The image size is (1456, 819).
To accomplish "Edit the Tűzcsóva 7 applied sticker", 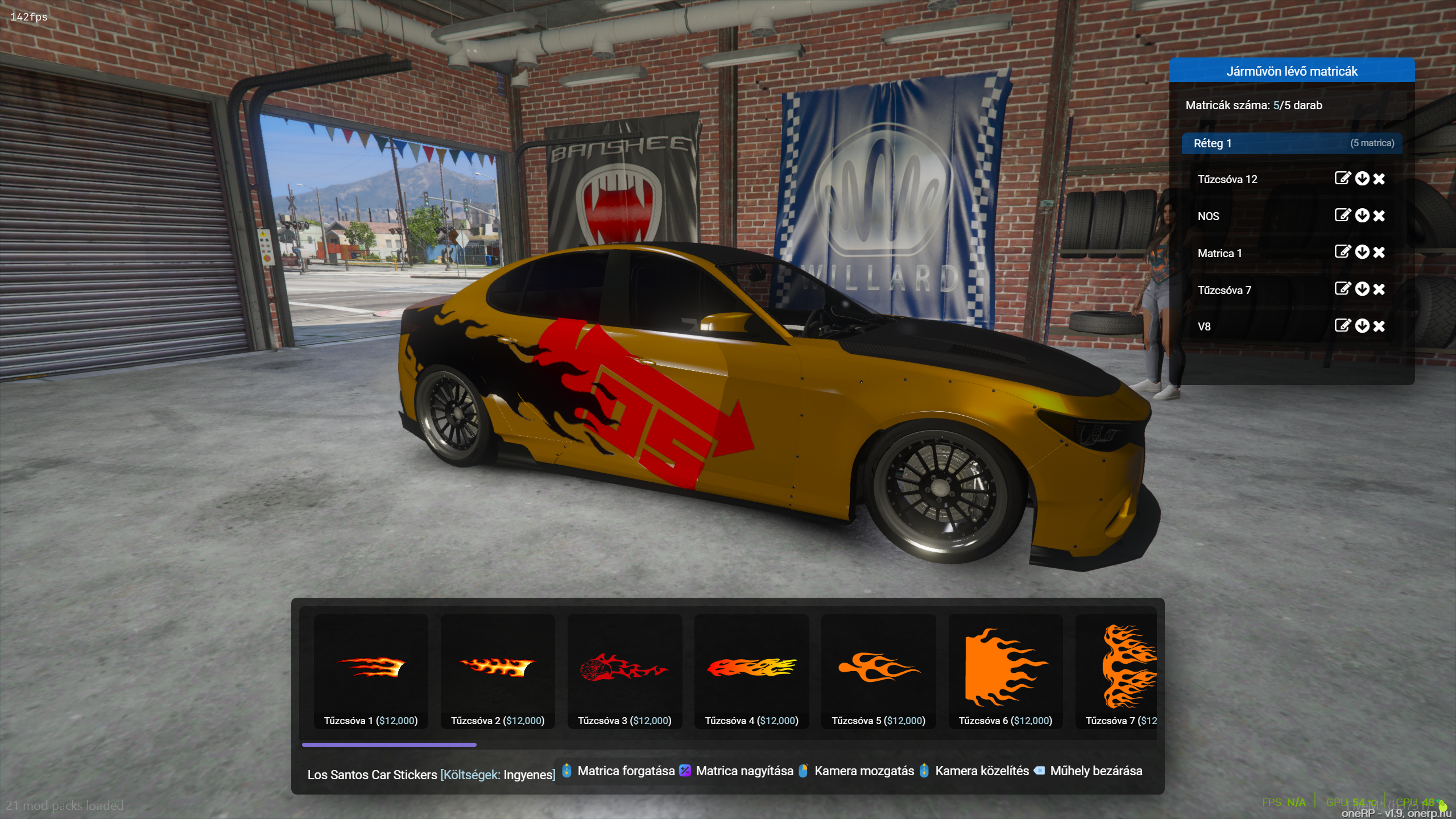I will click(1342, 289).
